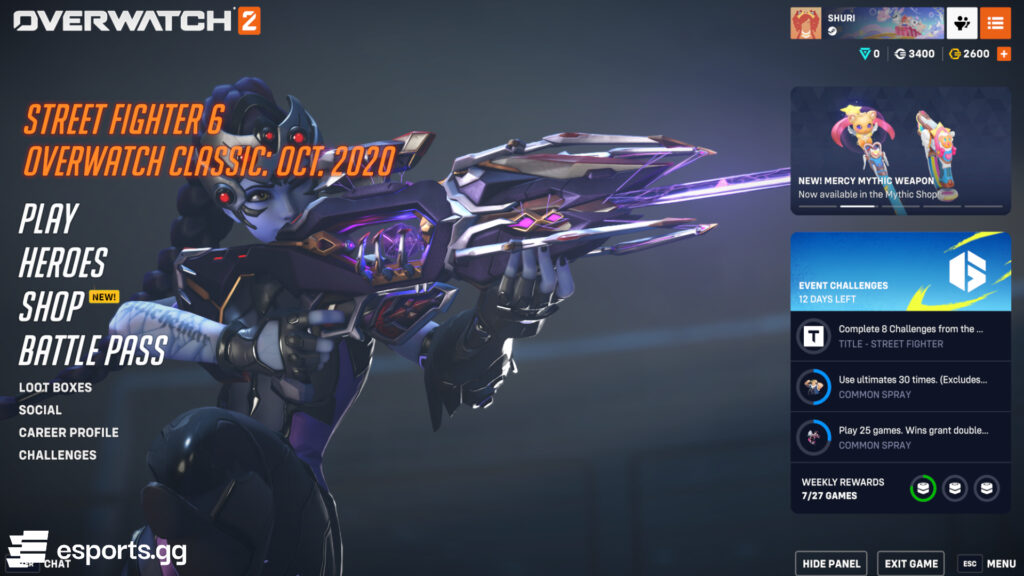Open Overwatch Classic: Oct. 2020 mode
This screenshot has width=1024, height=576.
pos(209,160)
